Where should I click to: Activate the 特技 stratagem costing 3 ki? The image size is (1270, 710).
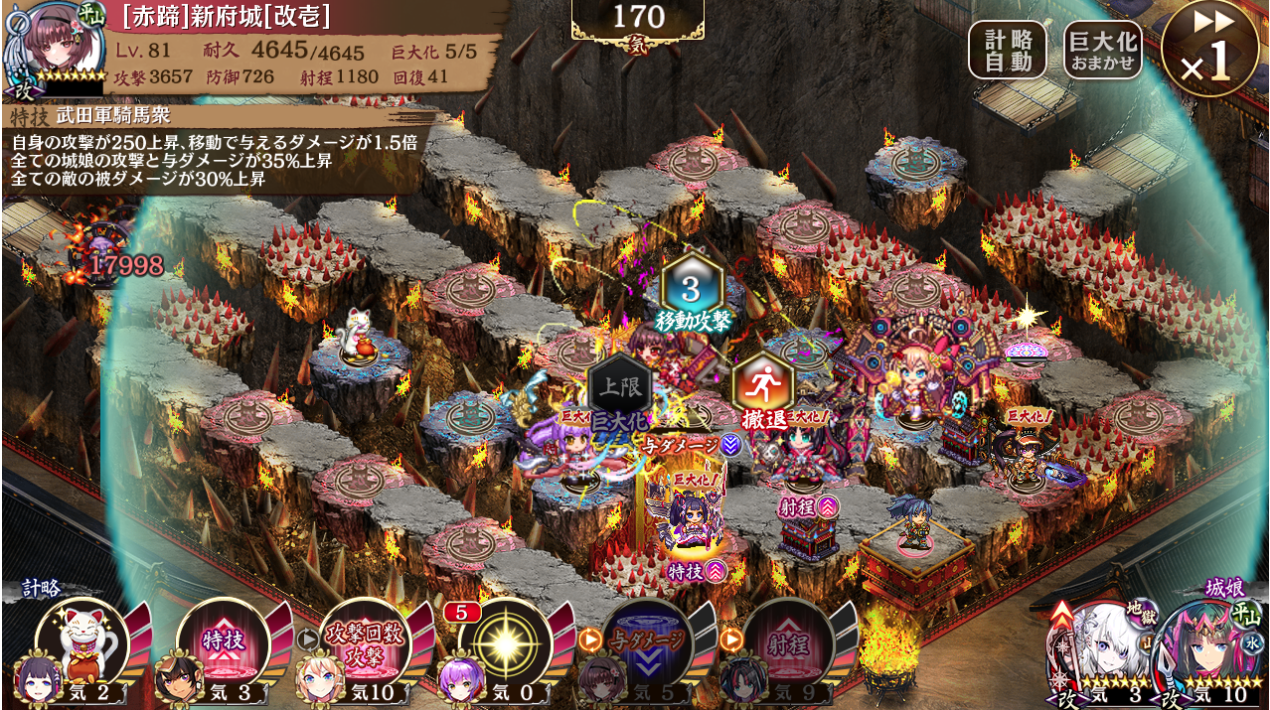[x=223, y=642]
